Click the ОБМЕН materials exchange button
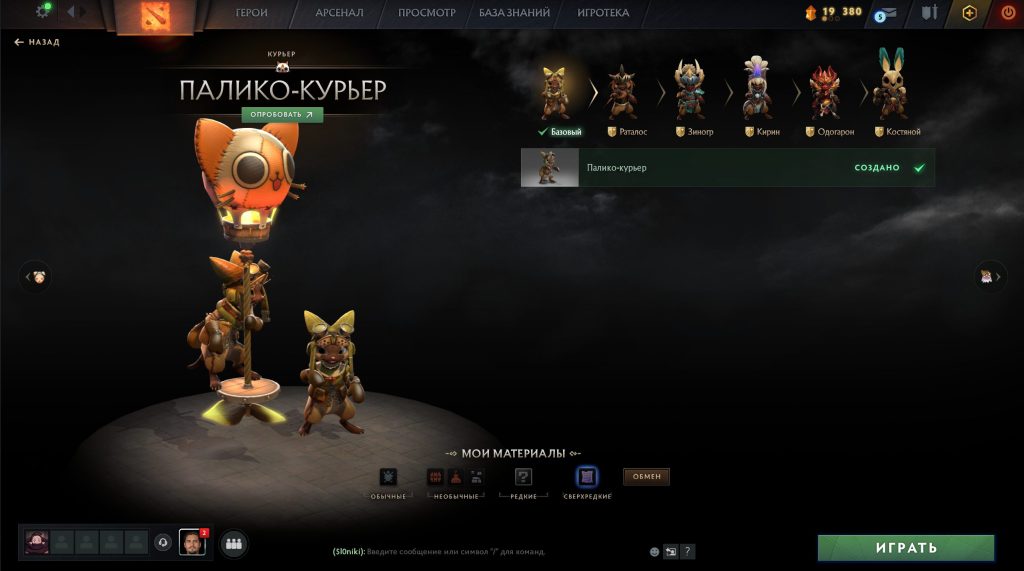This screenshot has height=571, width=1024. tap(646, 476)
